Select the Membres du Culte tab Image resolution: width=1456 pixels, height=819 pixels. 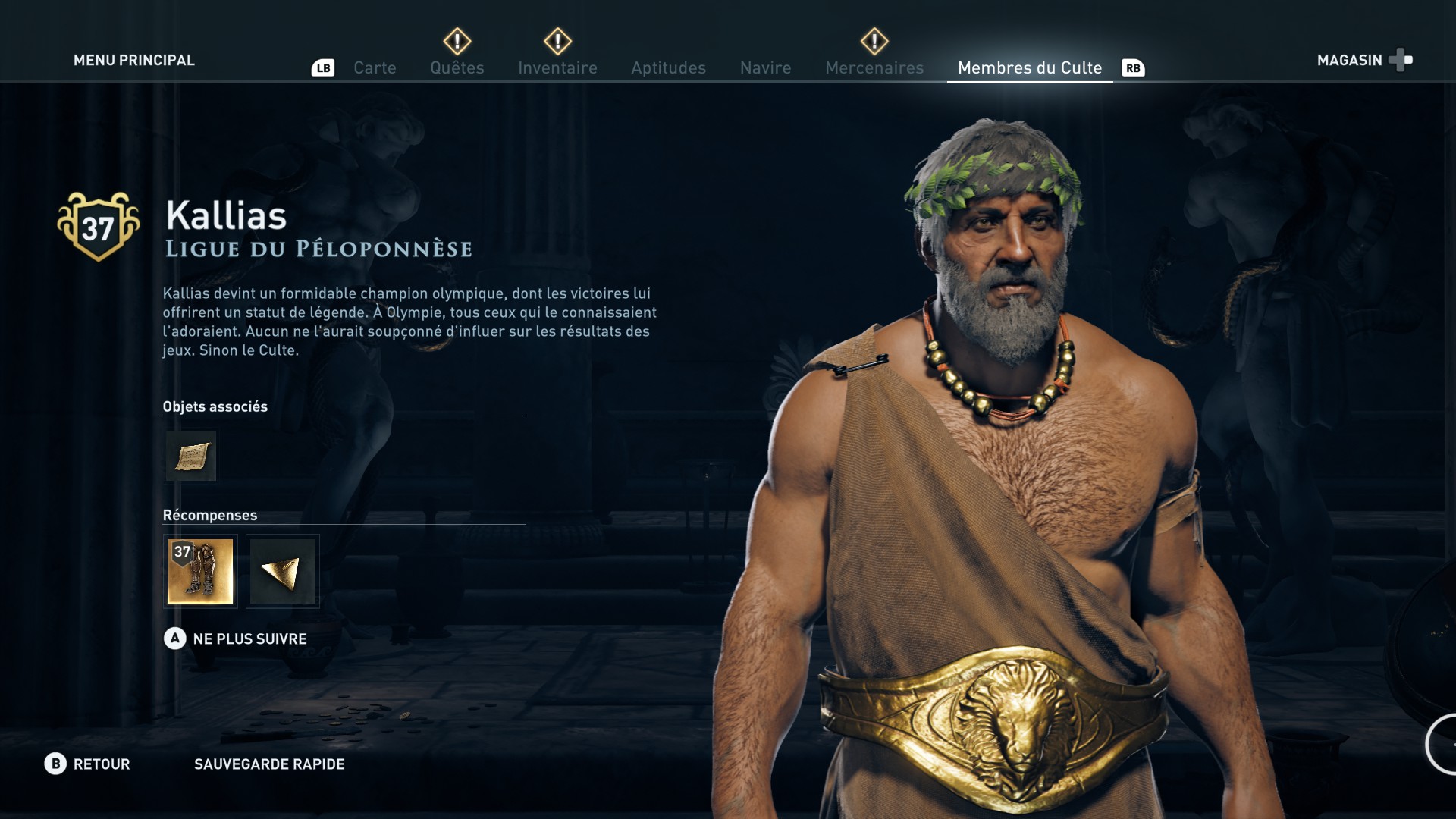pos(1029,67)
